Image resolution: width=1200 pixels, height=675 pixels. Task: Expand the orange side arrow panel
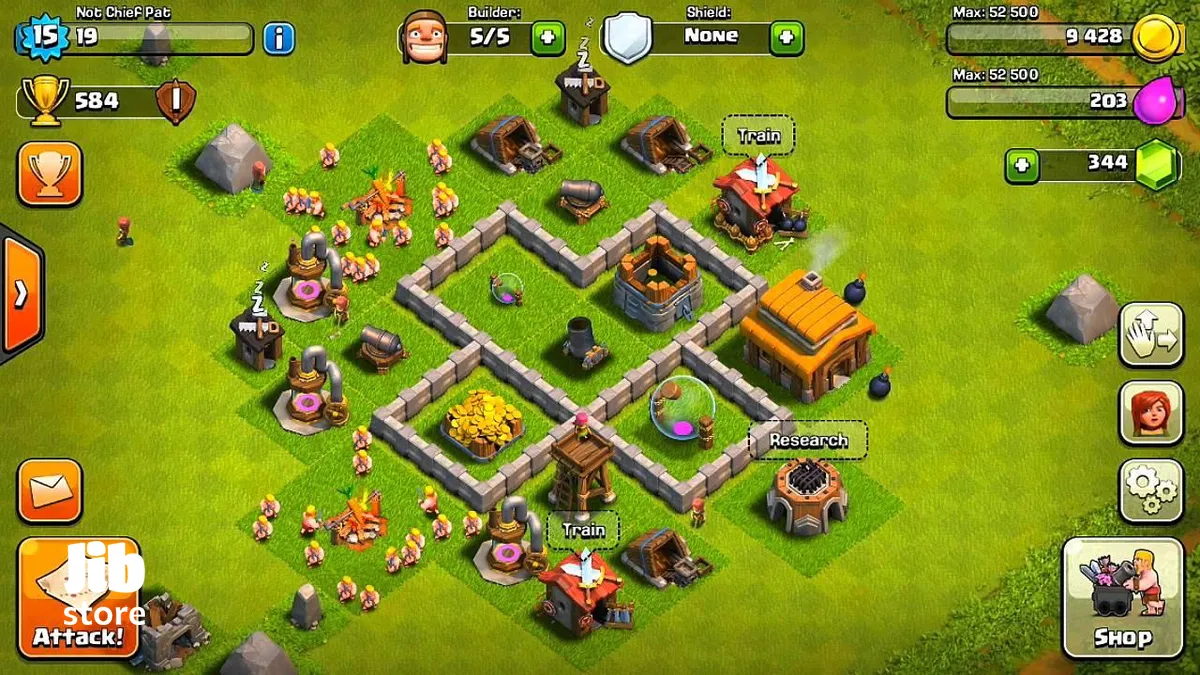21,294
